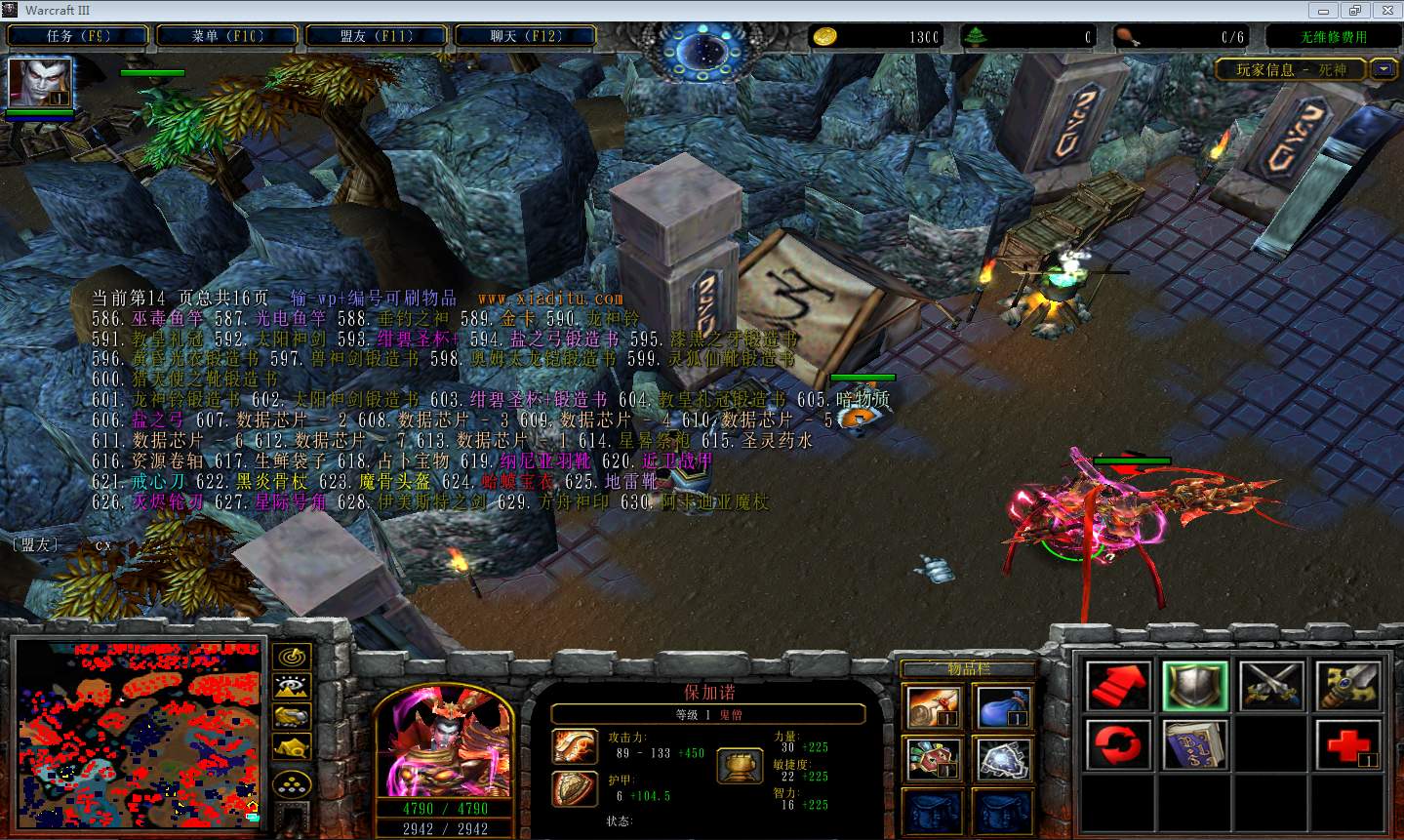Image resolution: width=1404 pixels, height=840 pixels.
Task: Choose the crossed swords attack command
Action: pyautogui.click(x=1272, y=685)
